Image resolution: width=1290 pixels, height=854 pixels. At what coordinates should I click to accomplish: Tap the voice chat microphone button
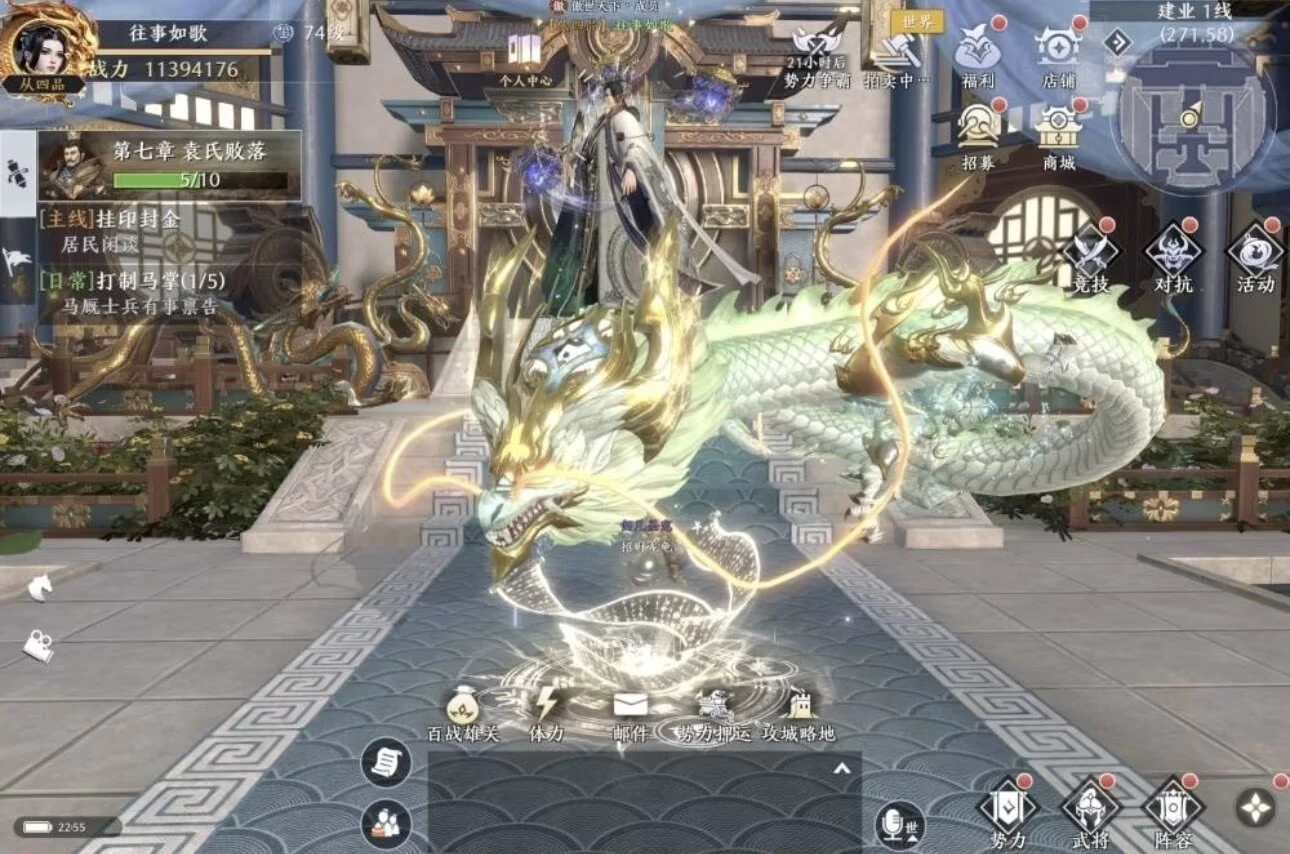(897, 823)
